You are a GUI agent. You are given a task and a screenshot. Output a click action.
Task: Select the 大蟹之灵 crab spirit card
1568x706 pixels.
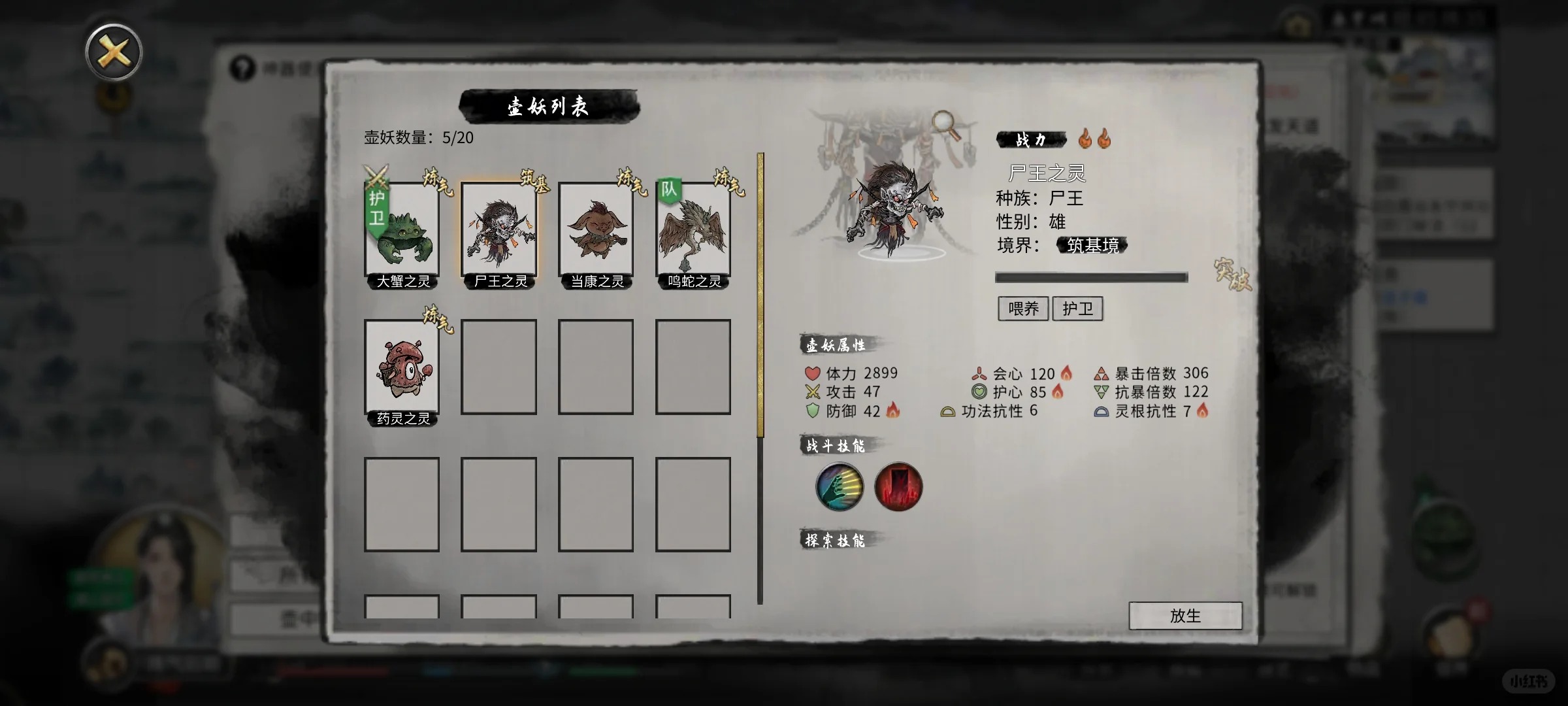point(402,232)
